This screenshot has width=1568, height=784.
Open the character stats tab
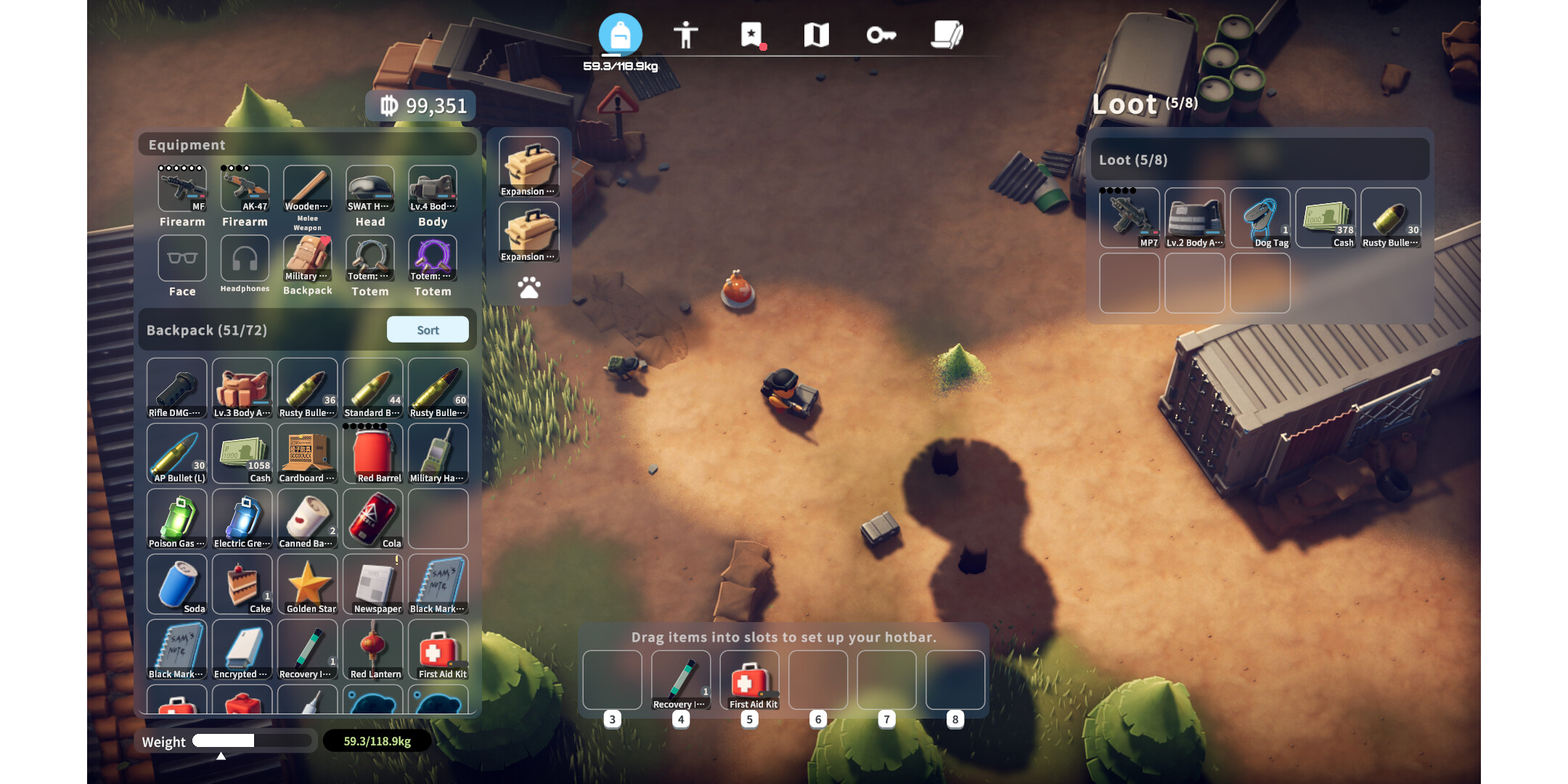tap(685, 34)
